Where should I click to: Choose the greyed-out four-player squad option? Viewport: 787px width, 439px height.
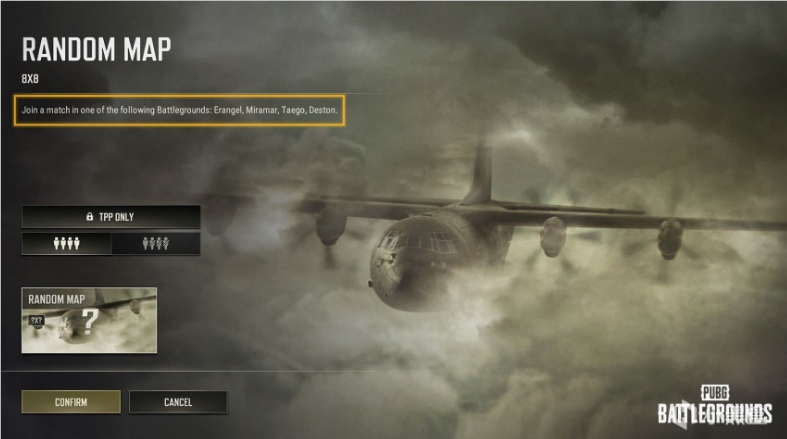[x=155, y=243]
